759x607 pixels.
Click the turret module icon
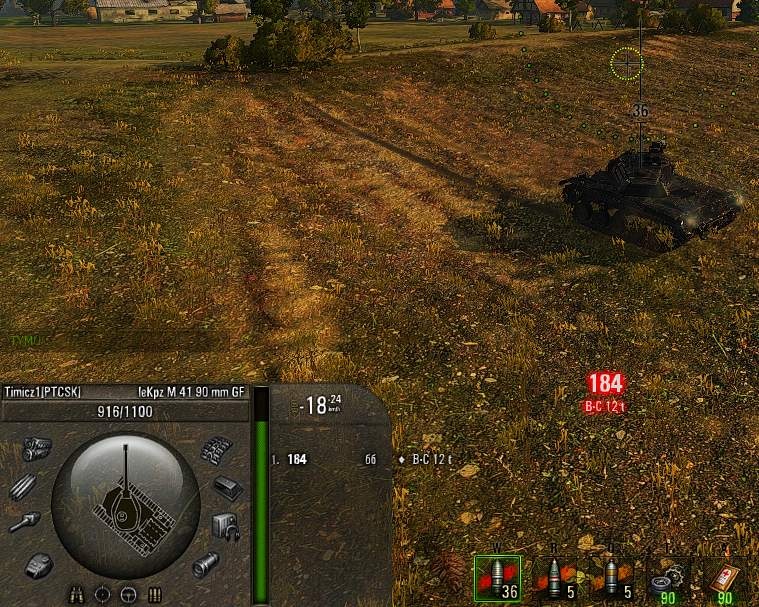[39, 565]
